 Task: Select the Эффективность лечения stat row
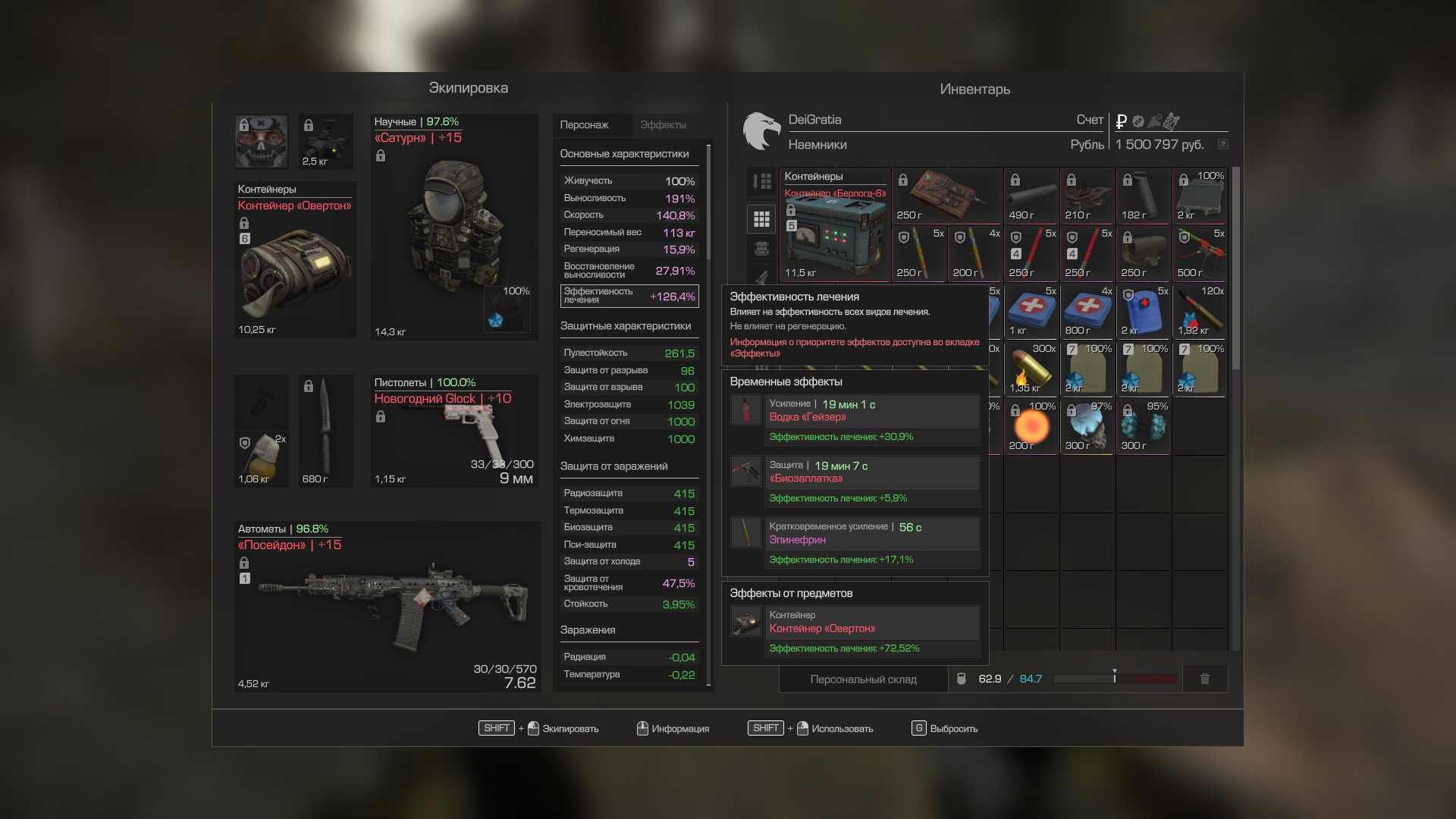click(x=629, y=296)
